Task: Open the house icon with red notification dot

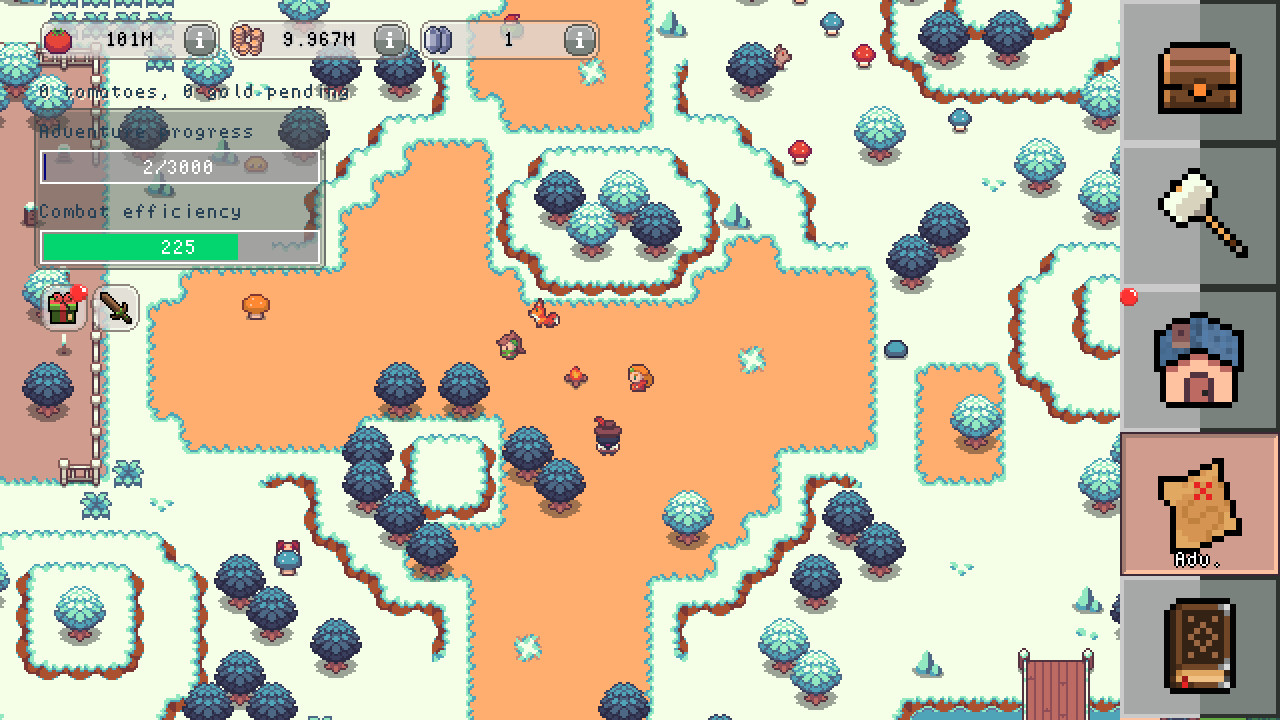Action: pyautogui.click(x=1200, y=360)
